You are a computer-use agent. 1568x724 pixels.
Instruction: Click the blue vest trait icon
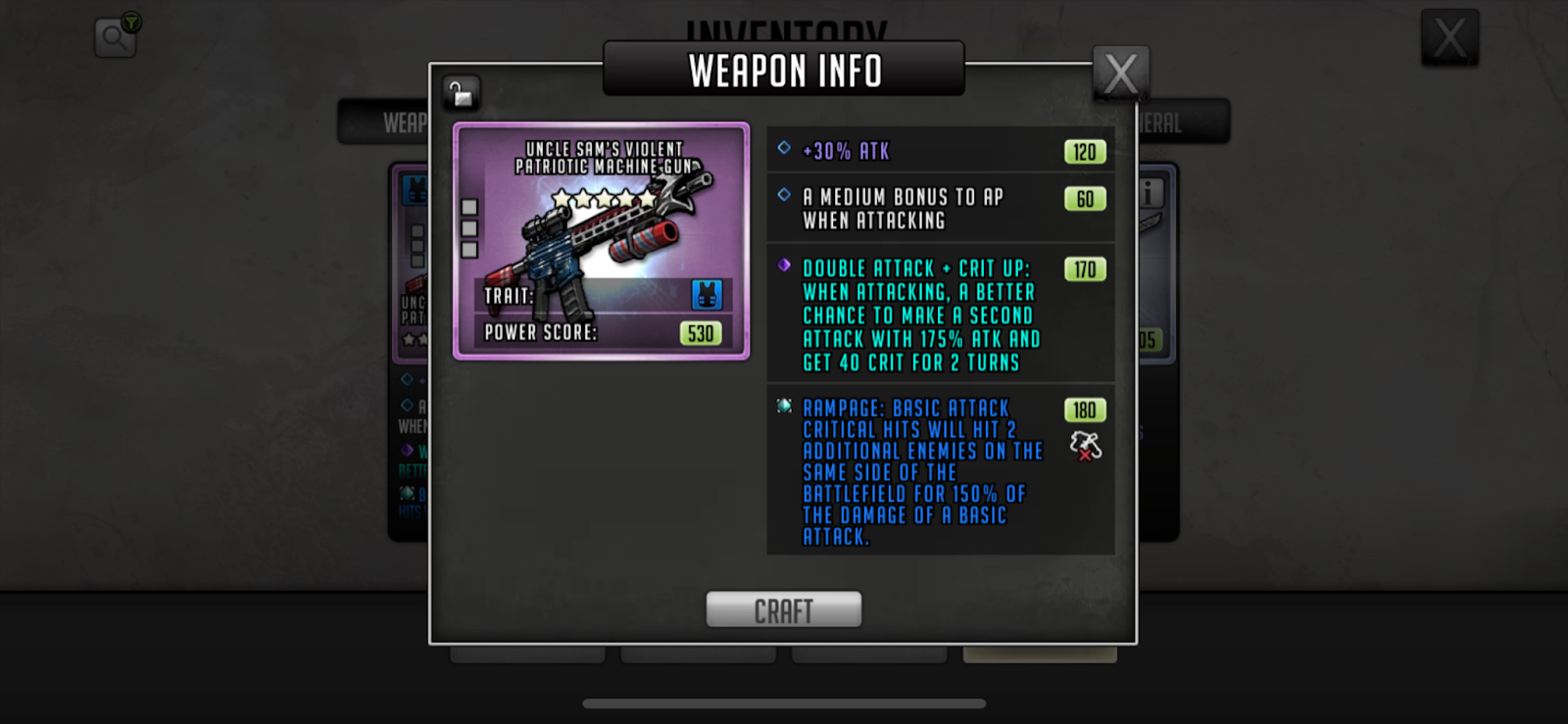click(x=707, y=295)
